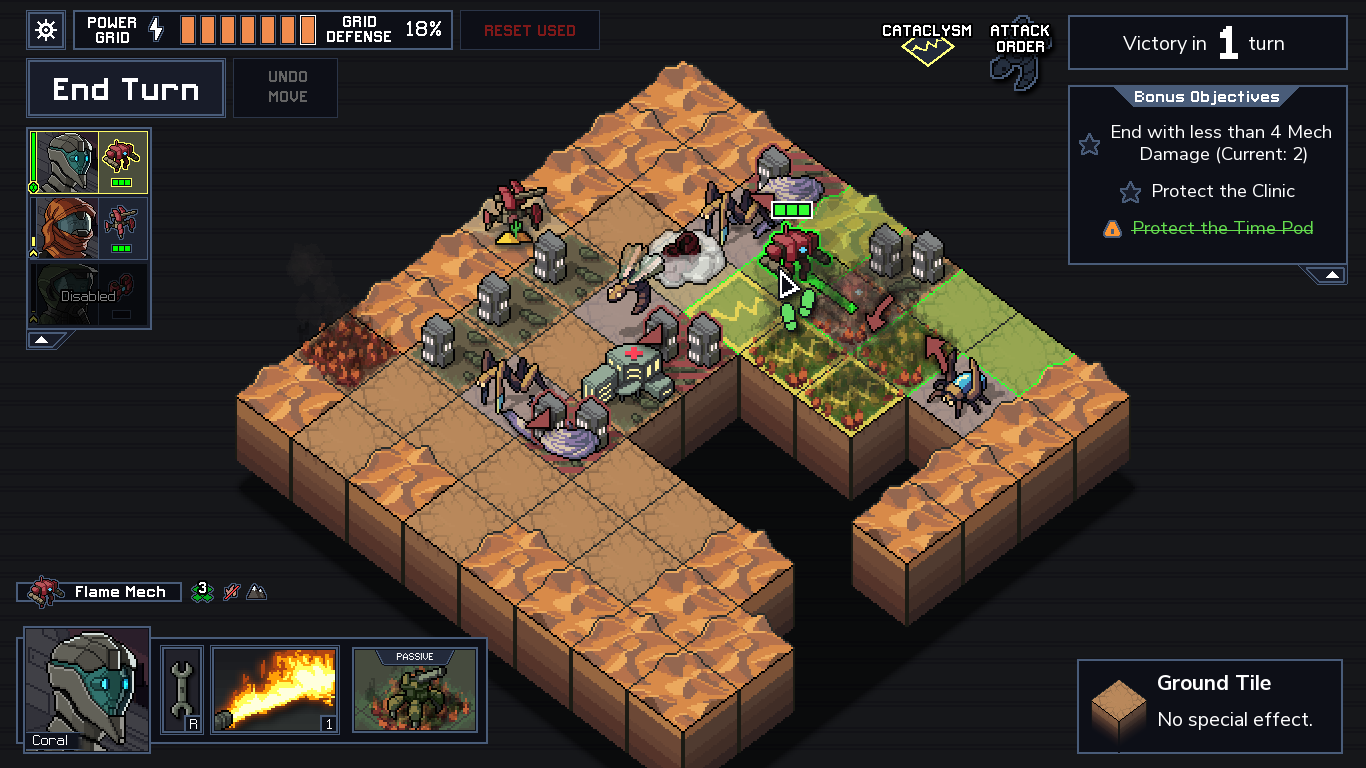Click the Undo Move button
Image resolution: width=1366 pixels, height=768 pixels.
click(285, 87)
